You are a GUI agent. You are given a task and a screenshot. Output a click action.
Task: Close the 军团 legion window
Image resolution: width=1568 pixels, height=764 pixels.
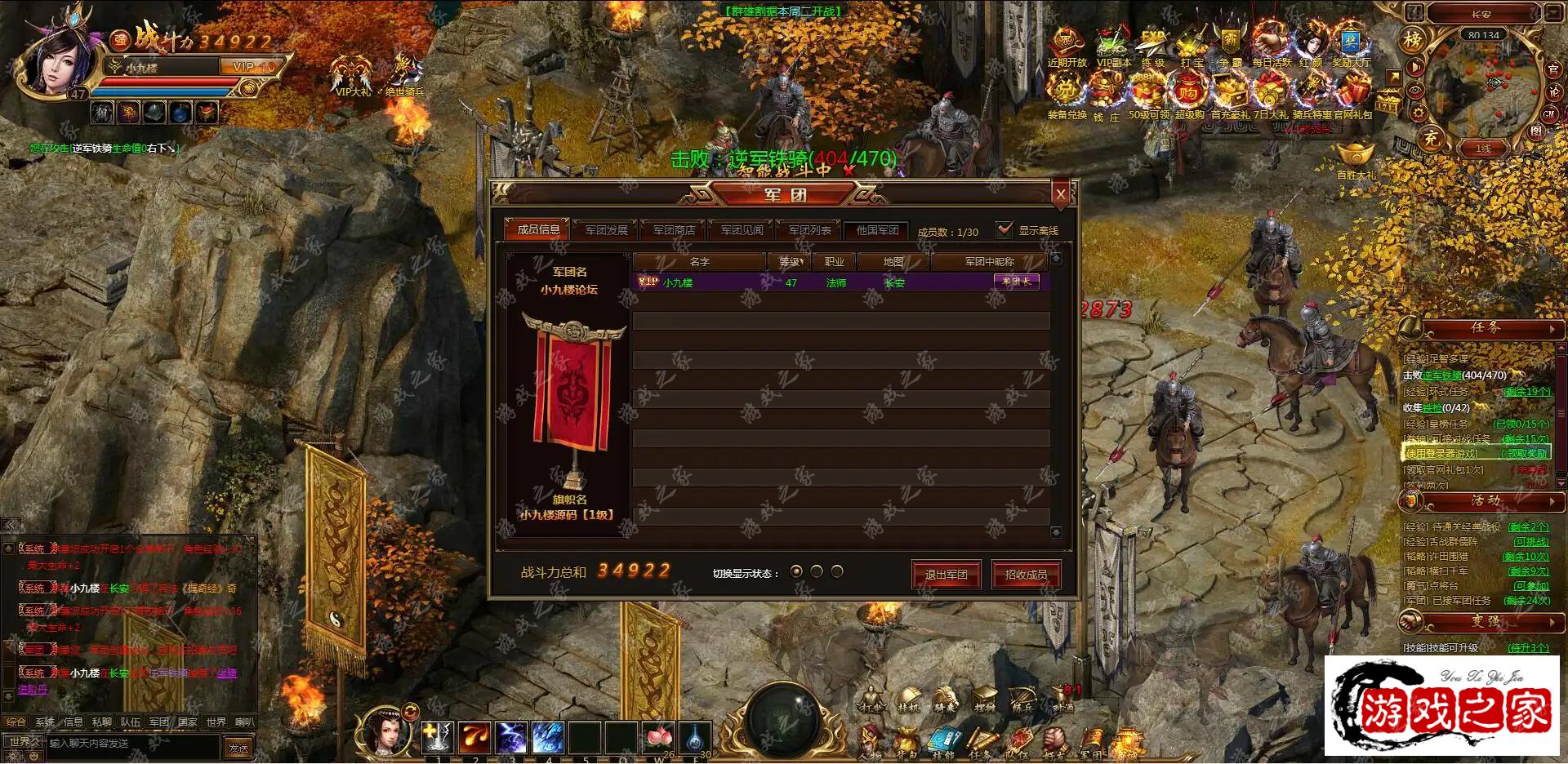point(1061,194)
